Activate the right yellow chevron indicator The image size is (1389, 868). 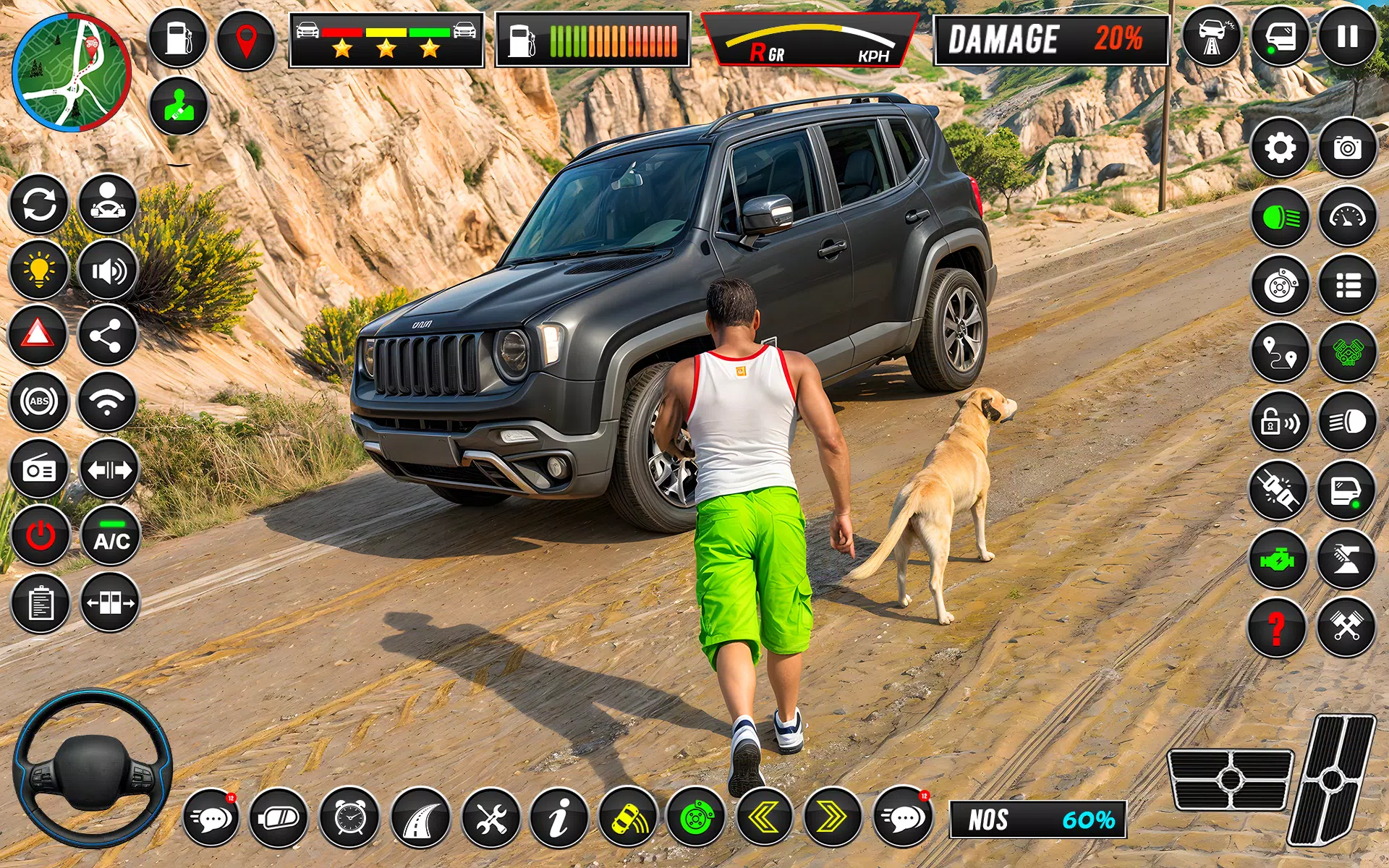[x=832, y=818]
